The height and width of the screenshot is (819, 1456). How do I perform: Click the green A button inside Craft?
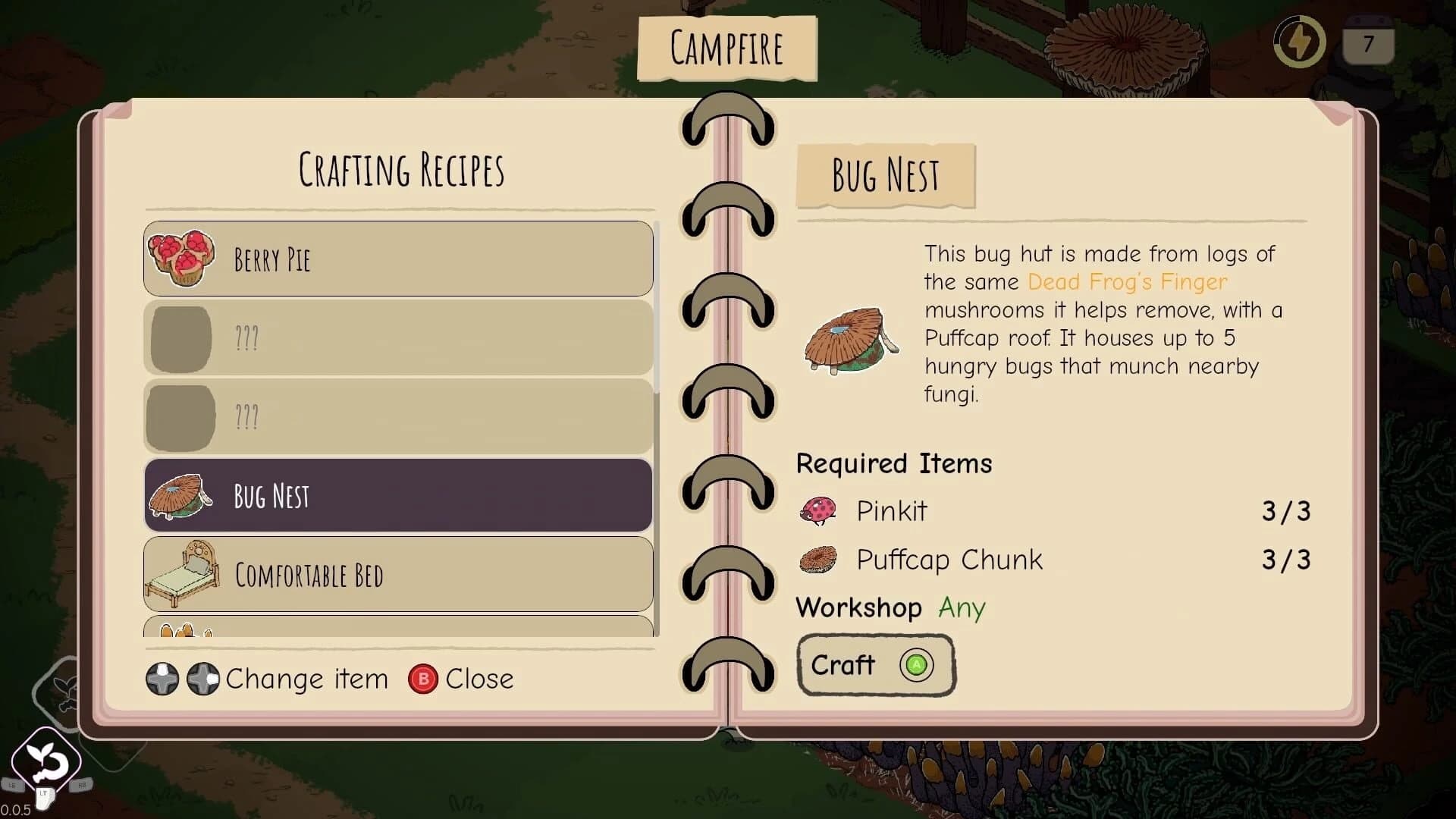tap(916, 665)
